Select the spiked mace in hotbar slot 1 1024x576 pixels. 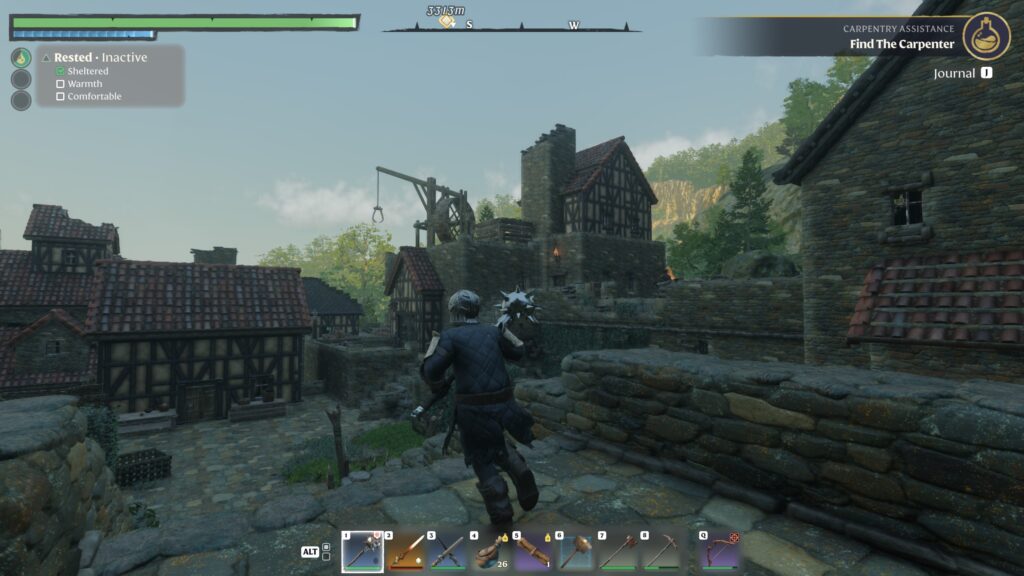[362, 551]
